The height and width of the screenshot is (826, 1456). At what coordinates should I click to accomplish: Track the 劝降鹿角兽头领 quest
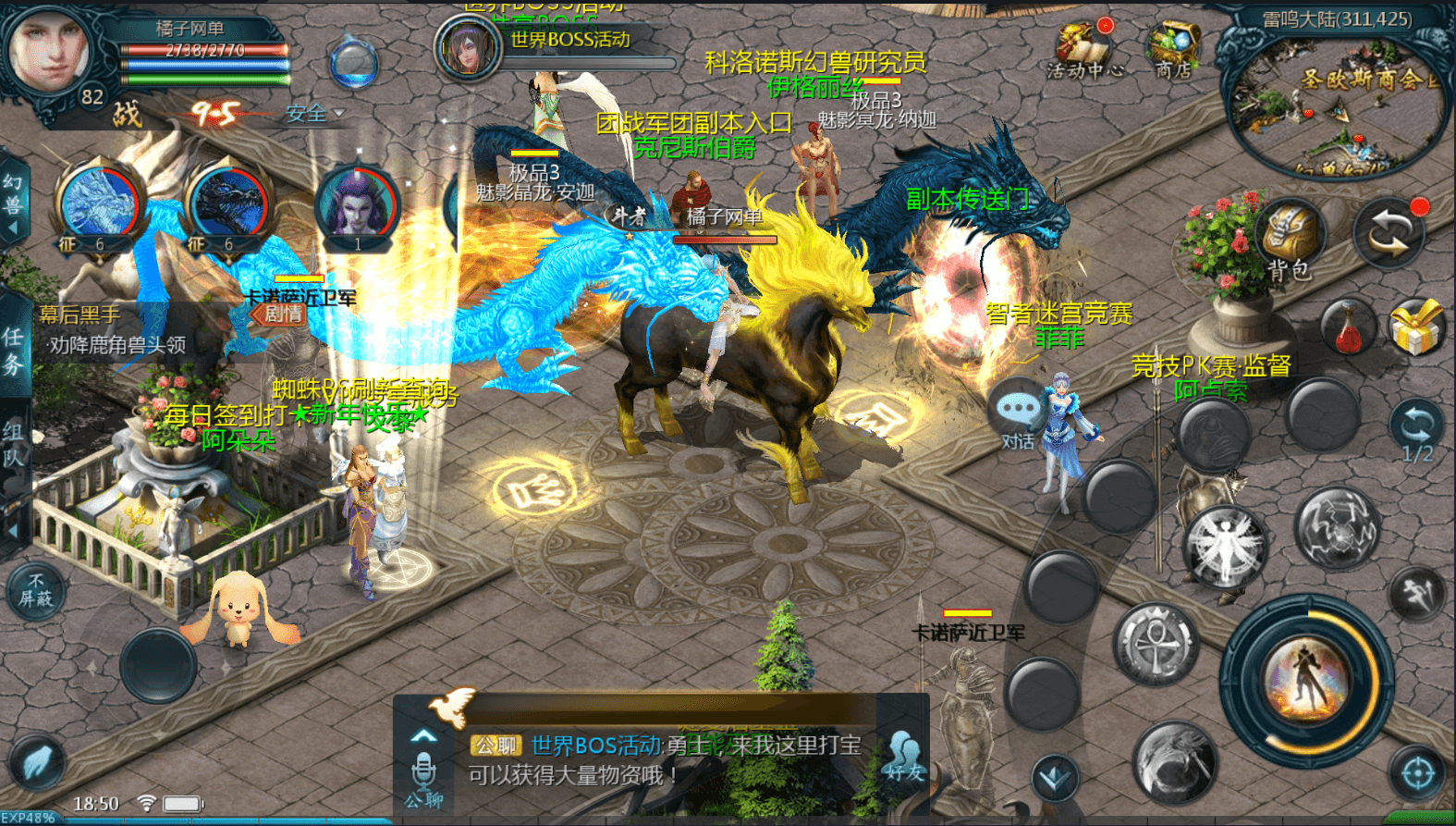pyautogui.click(x=117, y=345)
